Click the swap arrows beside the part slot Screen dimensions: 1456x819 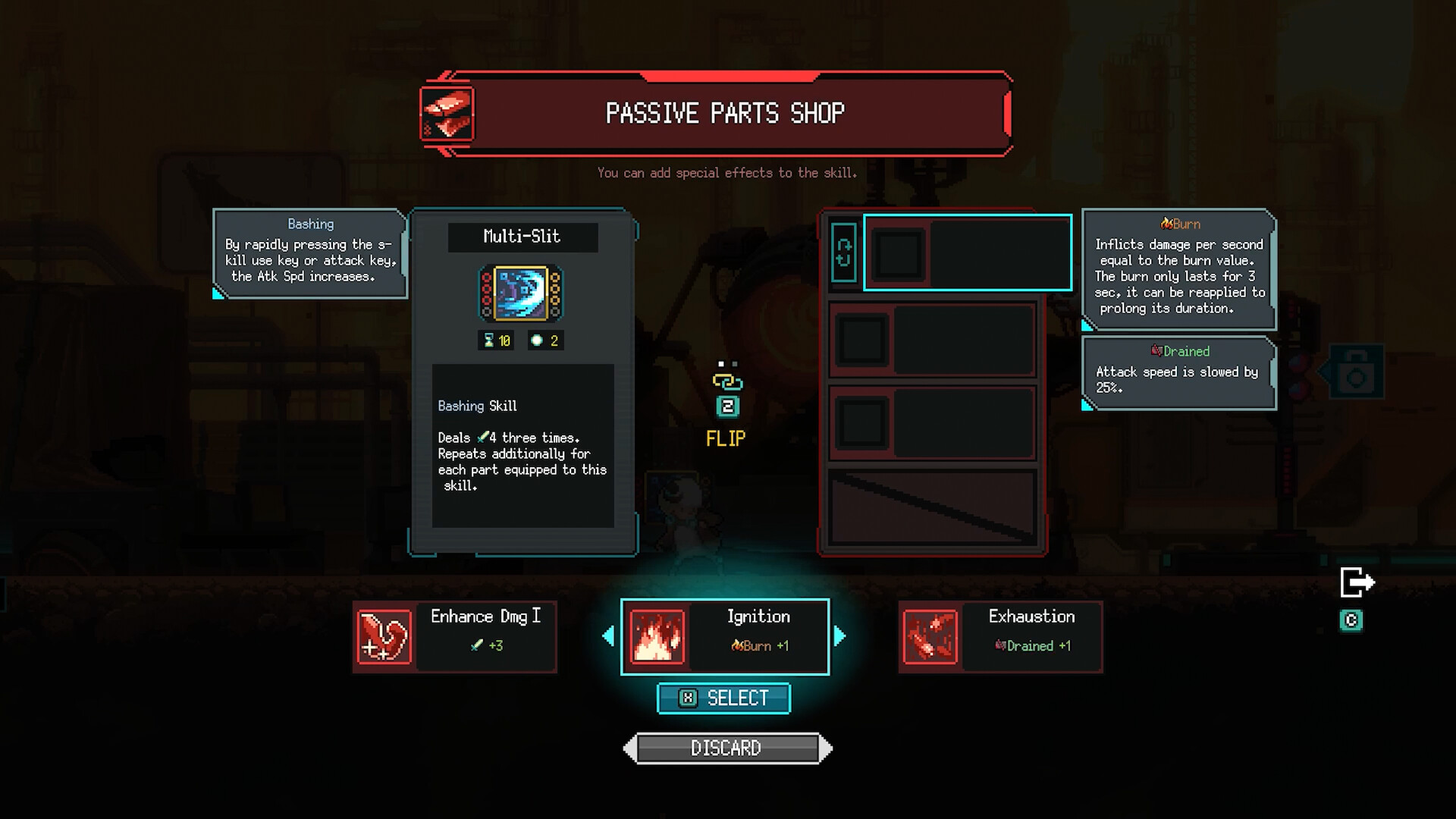pos(843,253)
